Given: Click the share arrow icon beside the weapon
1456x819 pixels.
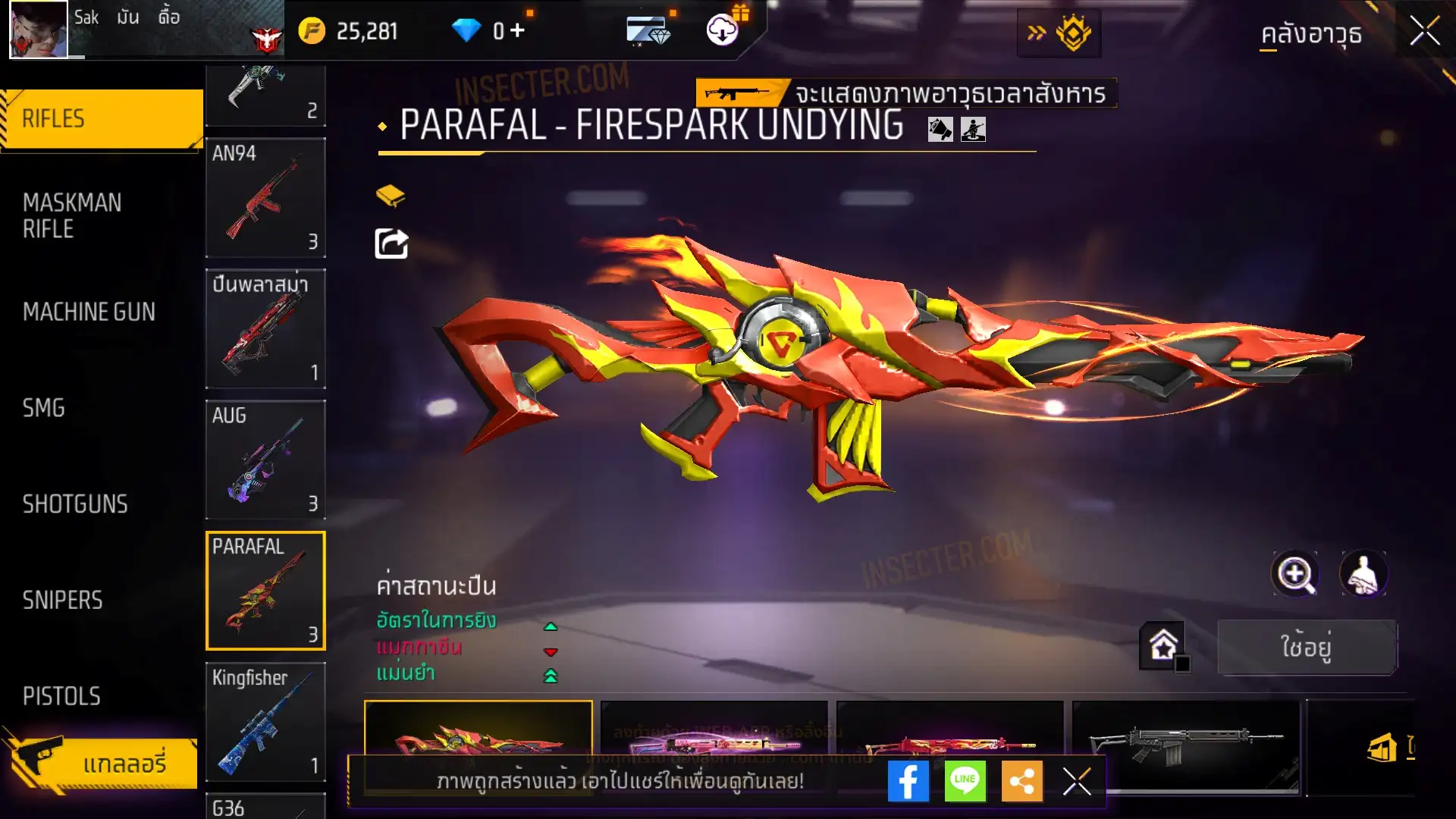Looking at the screenshot, I should click(x=391, y=244).
